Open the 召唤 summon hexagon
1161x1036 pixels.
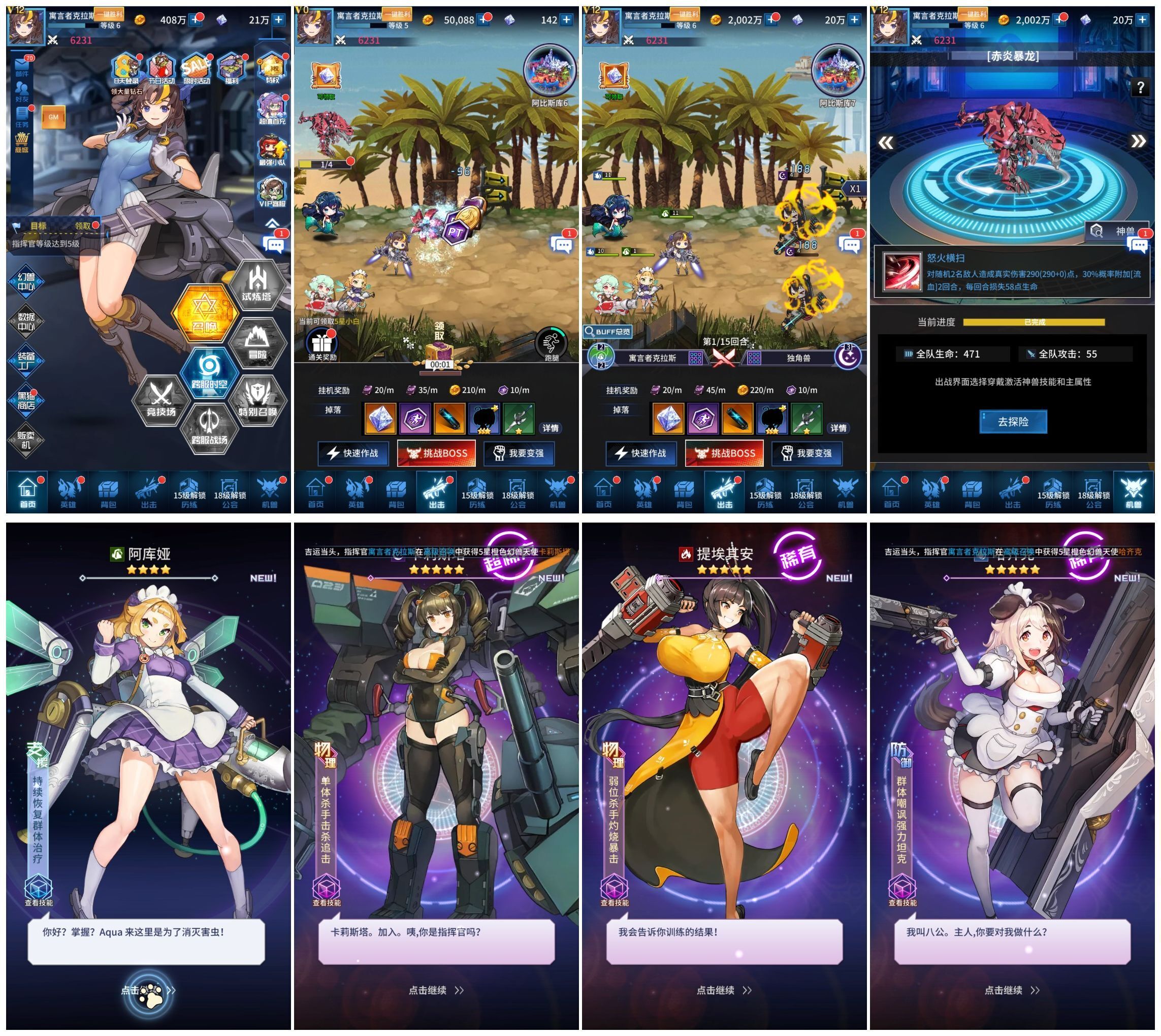tap(204, 312)
